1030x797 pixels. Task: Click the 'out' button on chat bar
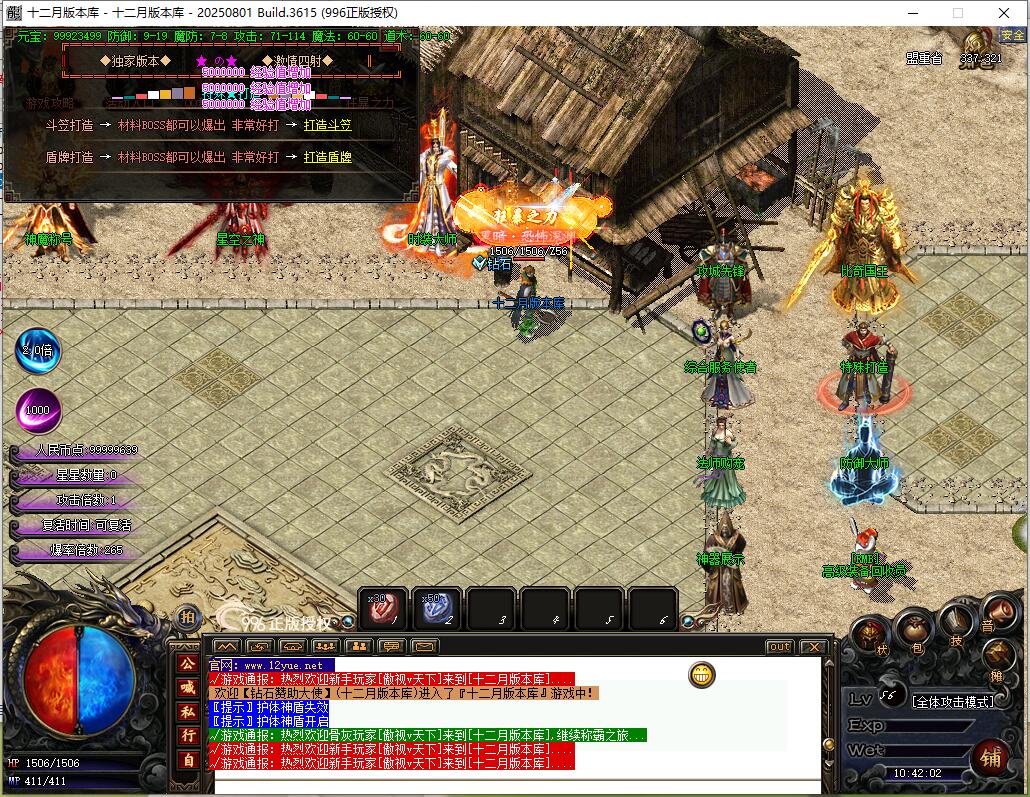tap(778, 647)
